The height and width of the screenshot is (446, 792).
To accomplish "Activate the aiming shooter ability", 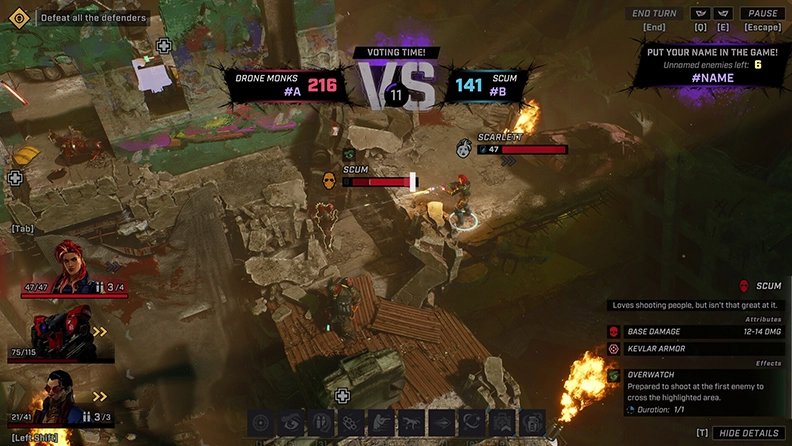I will pos(382,423).
